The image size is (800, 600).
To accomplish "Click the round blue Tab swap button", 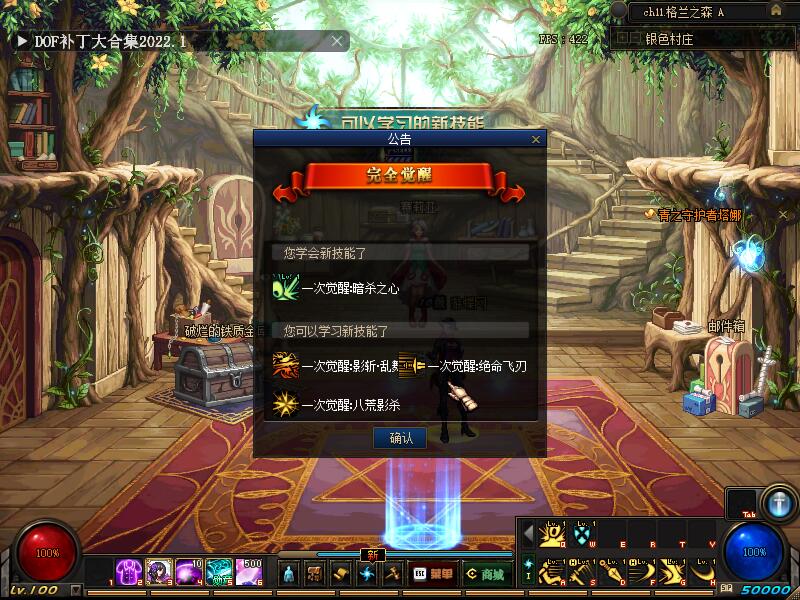I will 777,501.
